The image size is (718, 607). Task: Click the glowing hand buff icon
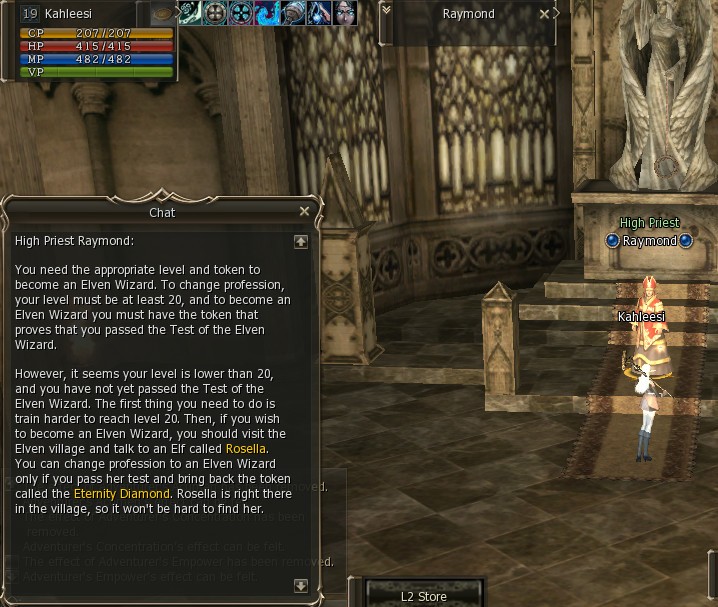319,14
